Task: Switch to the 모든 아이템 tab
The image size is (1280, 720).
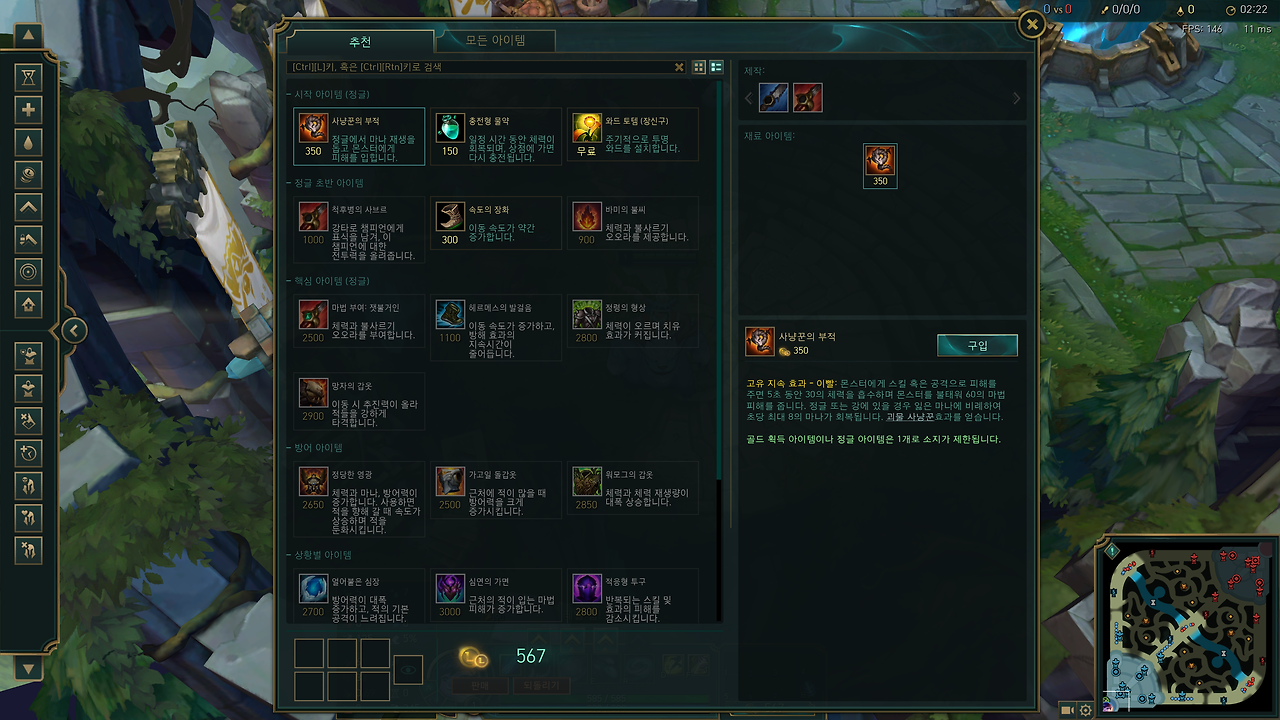Action: pos(495,41)
